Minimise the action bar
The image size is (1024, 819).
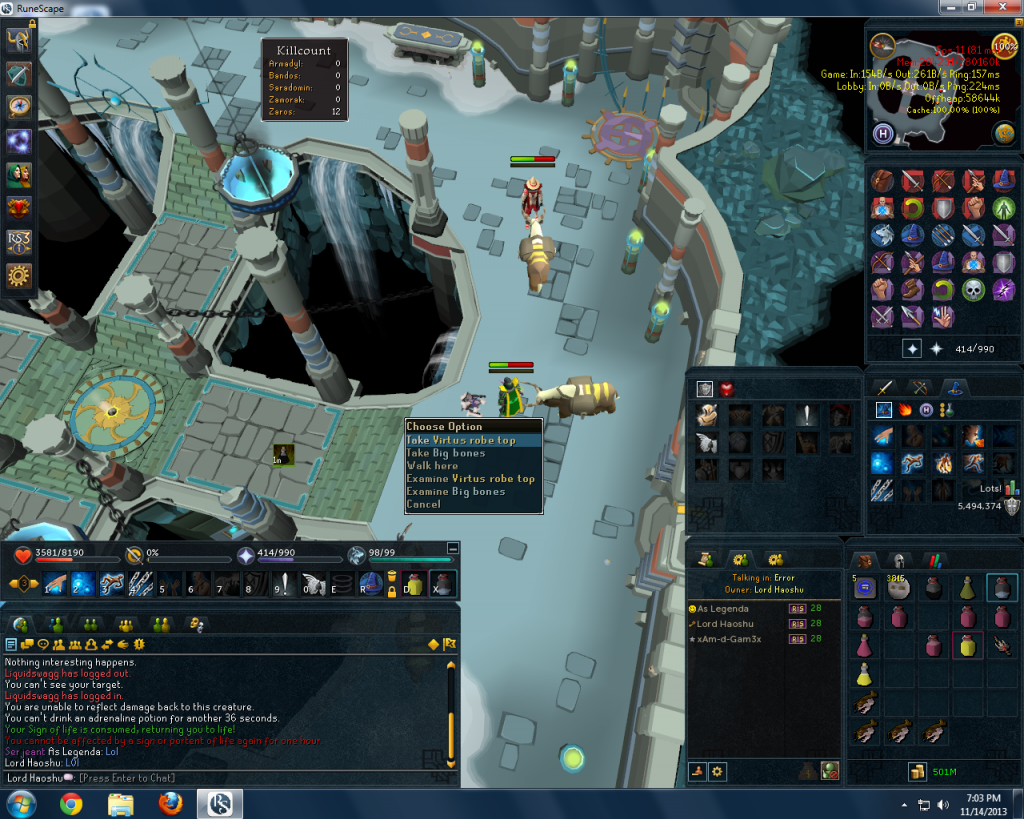[x=453, y=548]
